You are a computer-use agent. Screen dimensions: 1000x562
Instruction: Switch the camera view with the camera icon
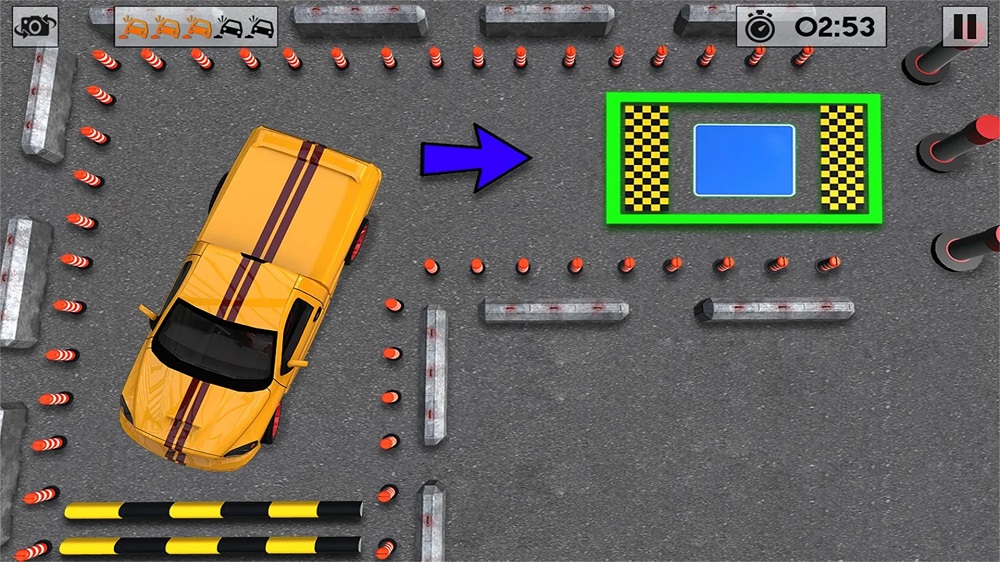(x=35, y=27)
